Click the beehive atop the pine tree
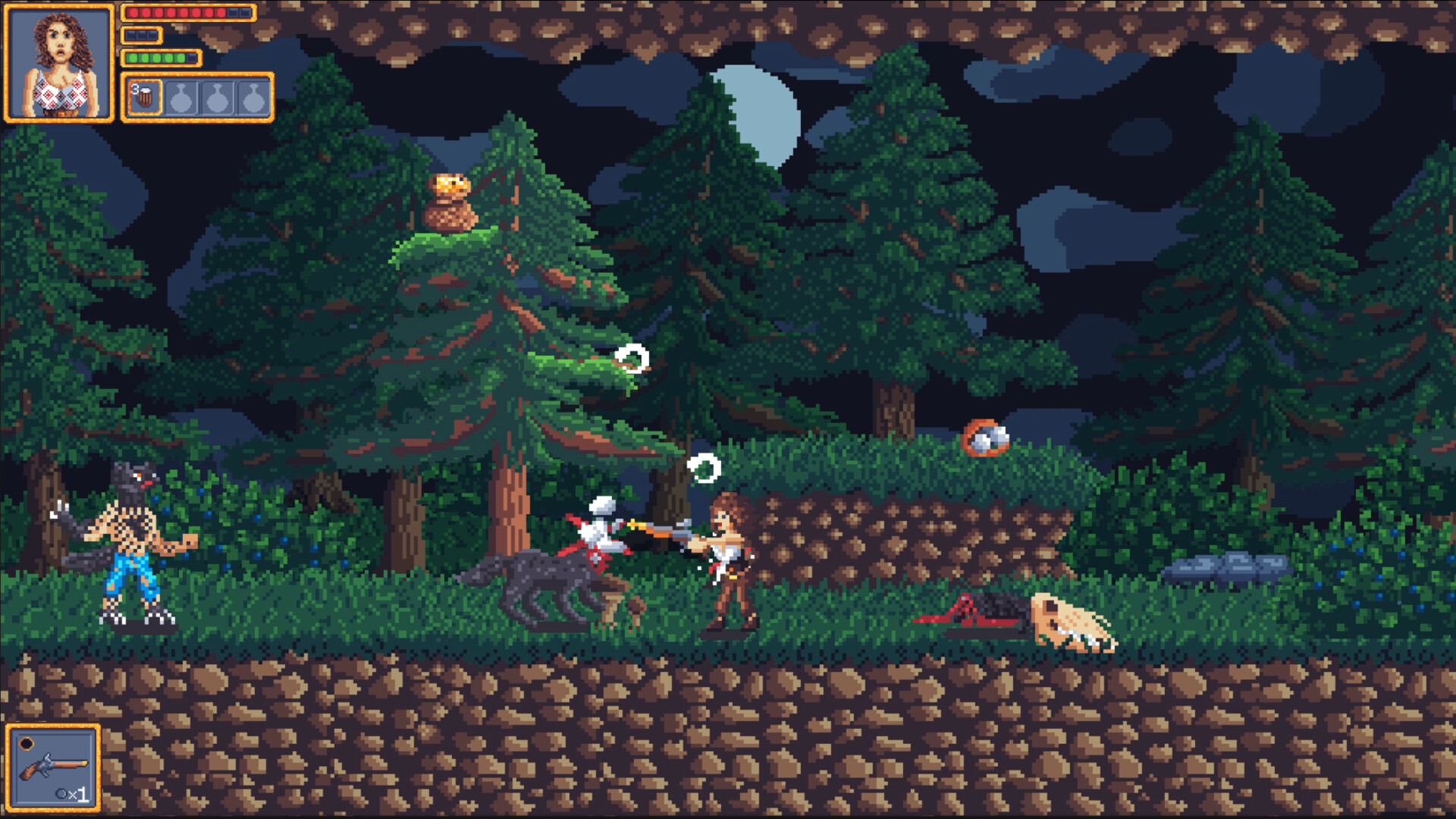Screen dimensions: 1456x819 [x=451, y=201]
